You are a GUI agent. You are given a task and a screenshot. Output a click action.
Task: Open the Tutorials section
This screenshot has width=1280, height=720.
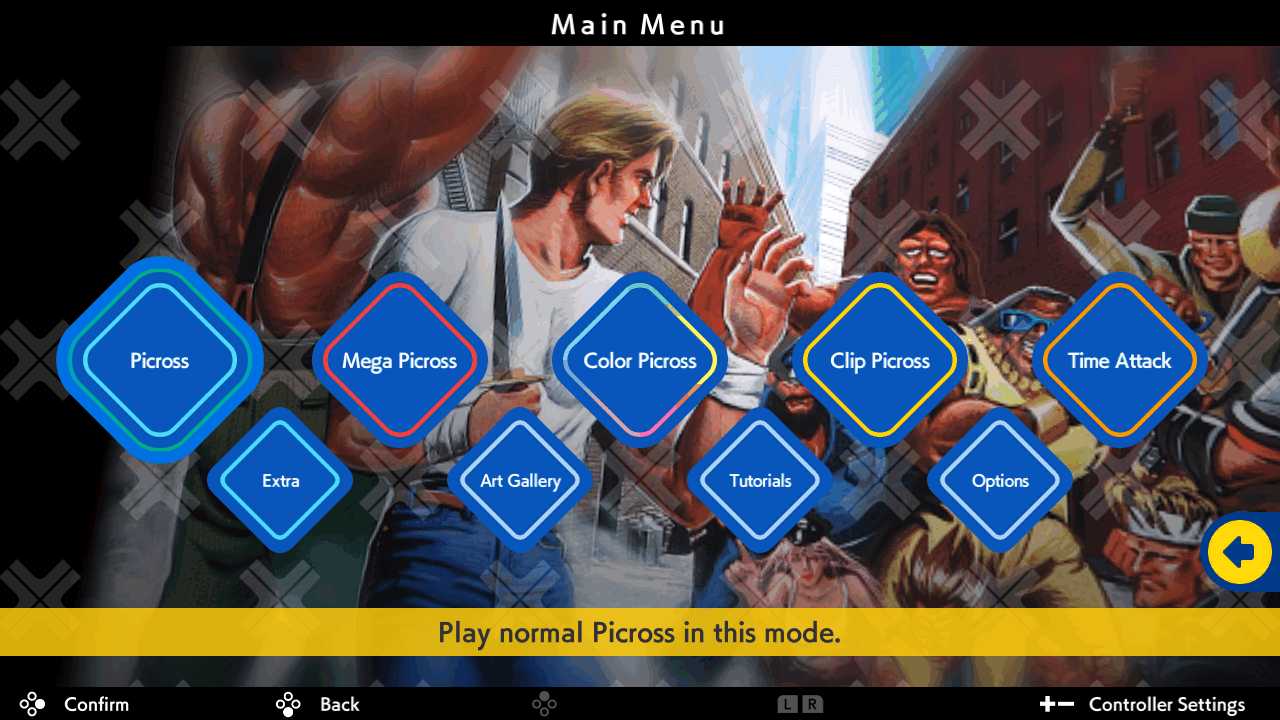pyautogui.click(x=760, y=481)
